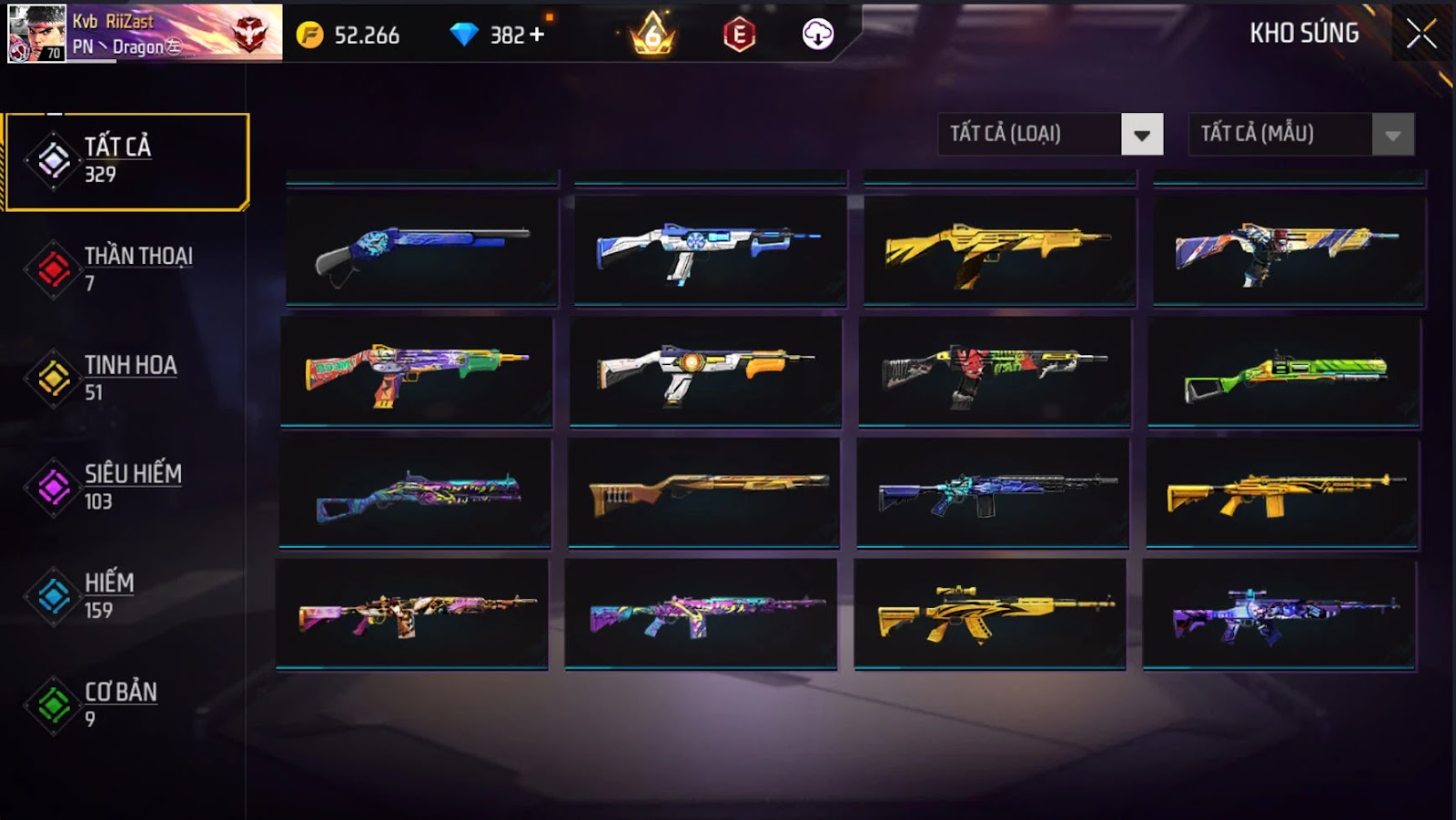Viewport: 1456px width, 820px height.
Task: Select the black and red graffiti shotgun skin
Action: pyautogui.click(x=995, y=372)
